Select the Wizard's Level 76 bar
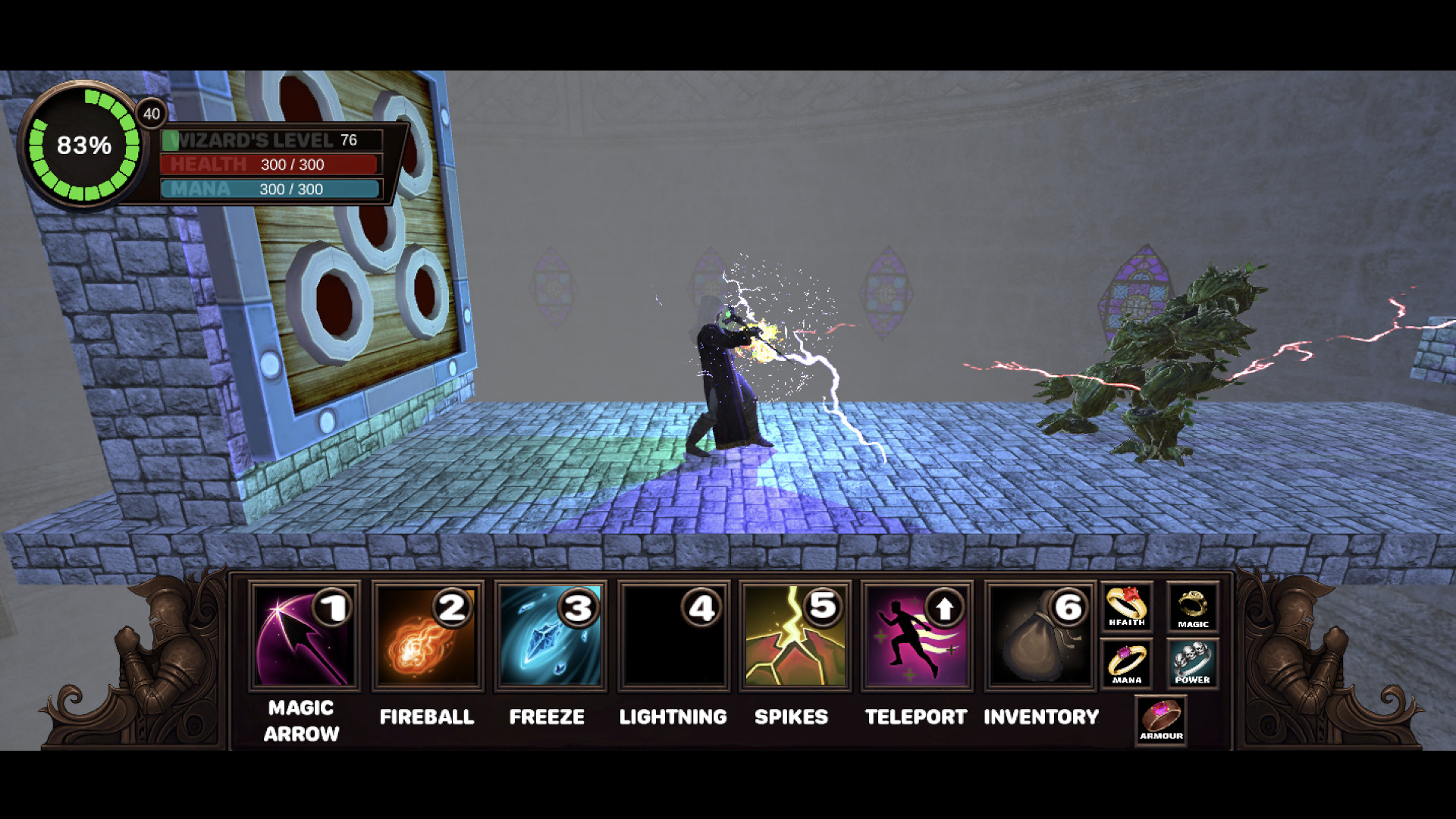 [271, 140]
